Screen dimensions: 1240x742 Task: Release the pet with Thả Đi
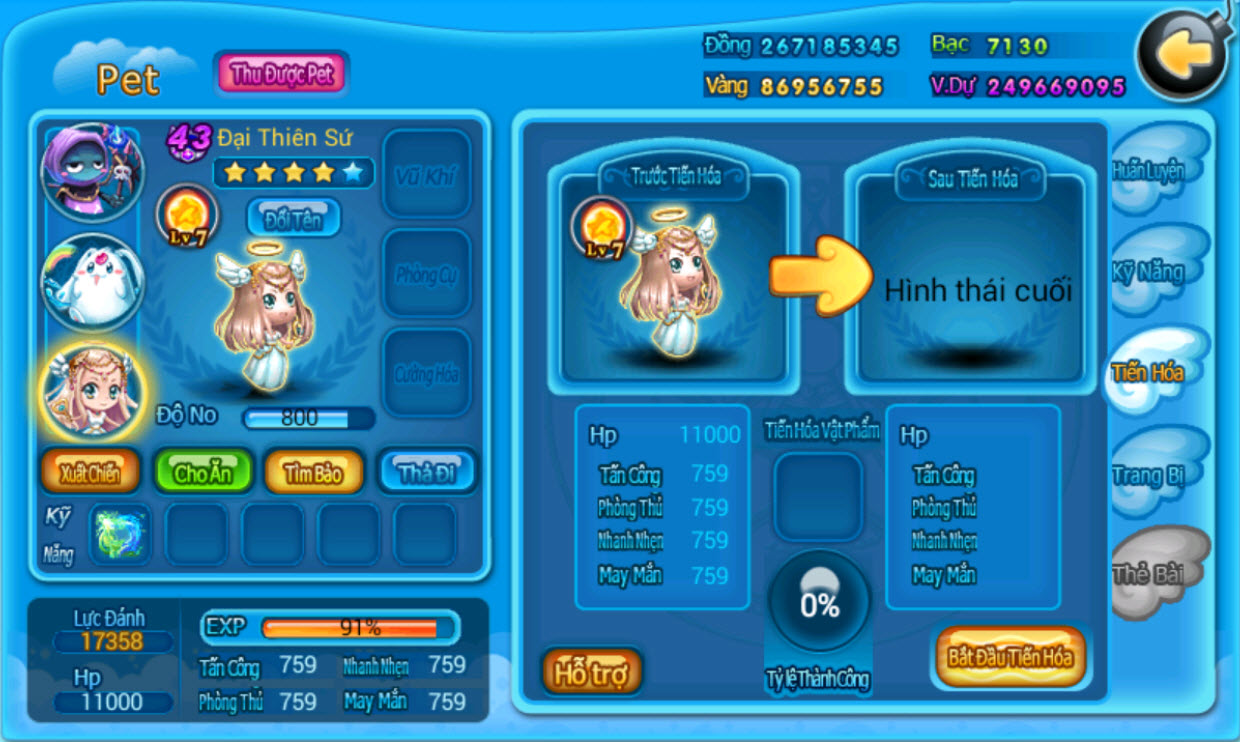pos(426,472)
